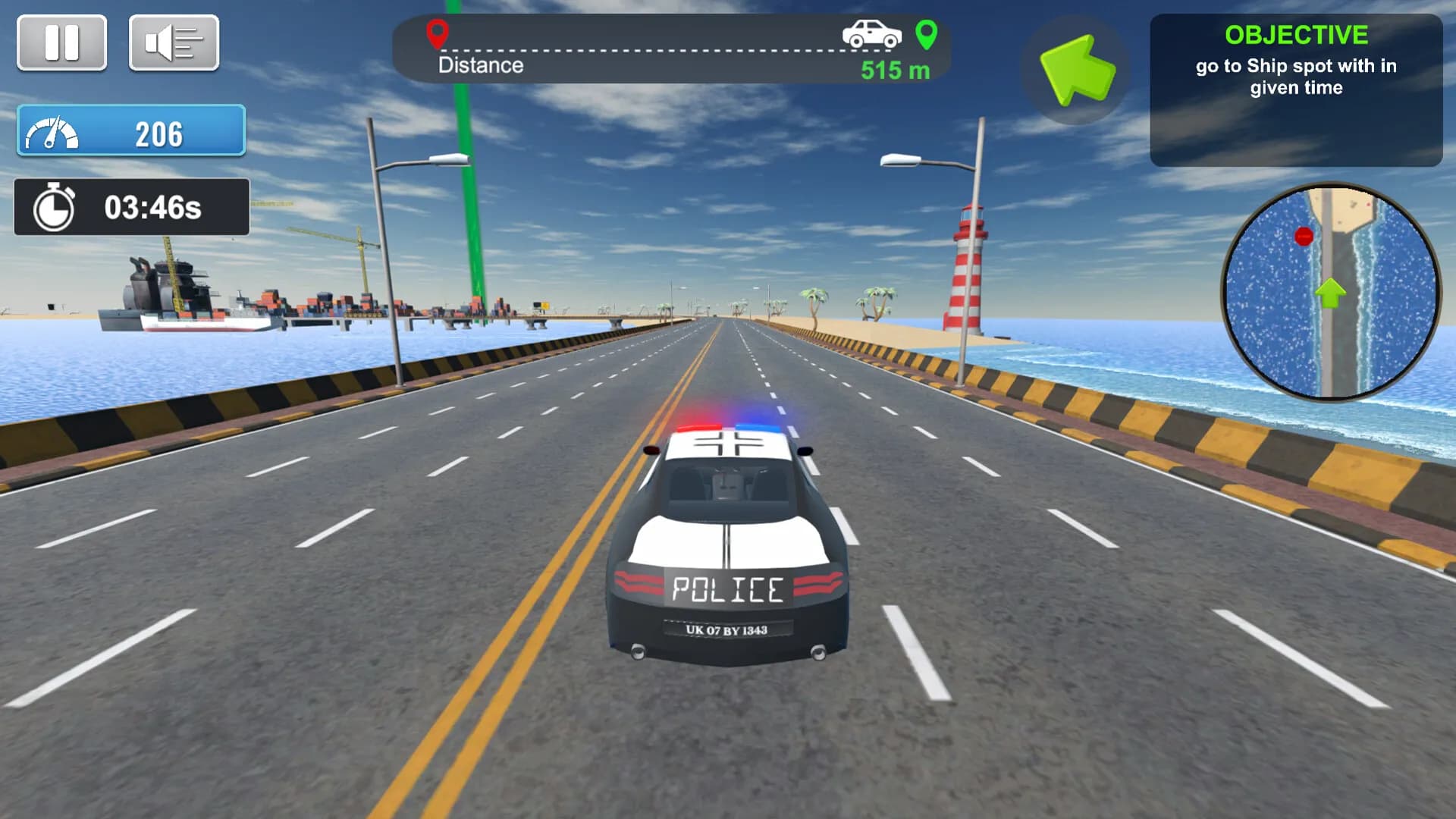
Task: Select the red marker on the minimap
Action: (x=1304, y=237)
